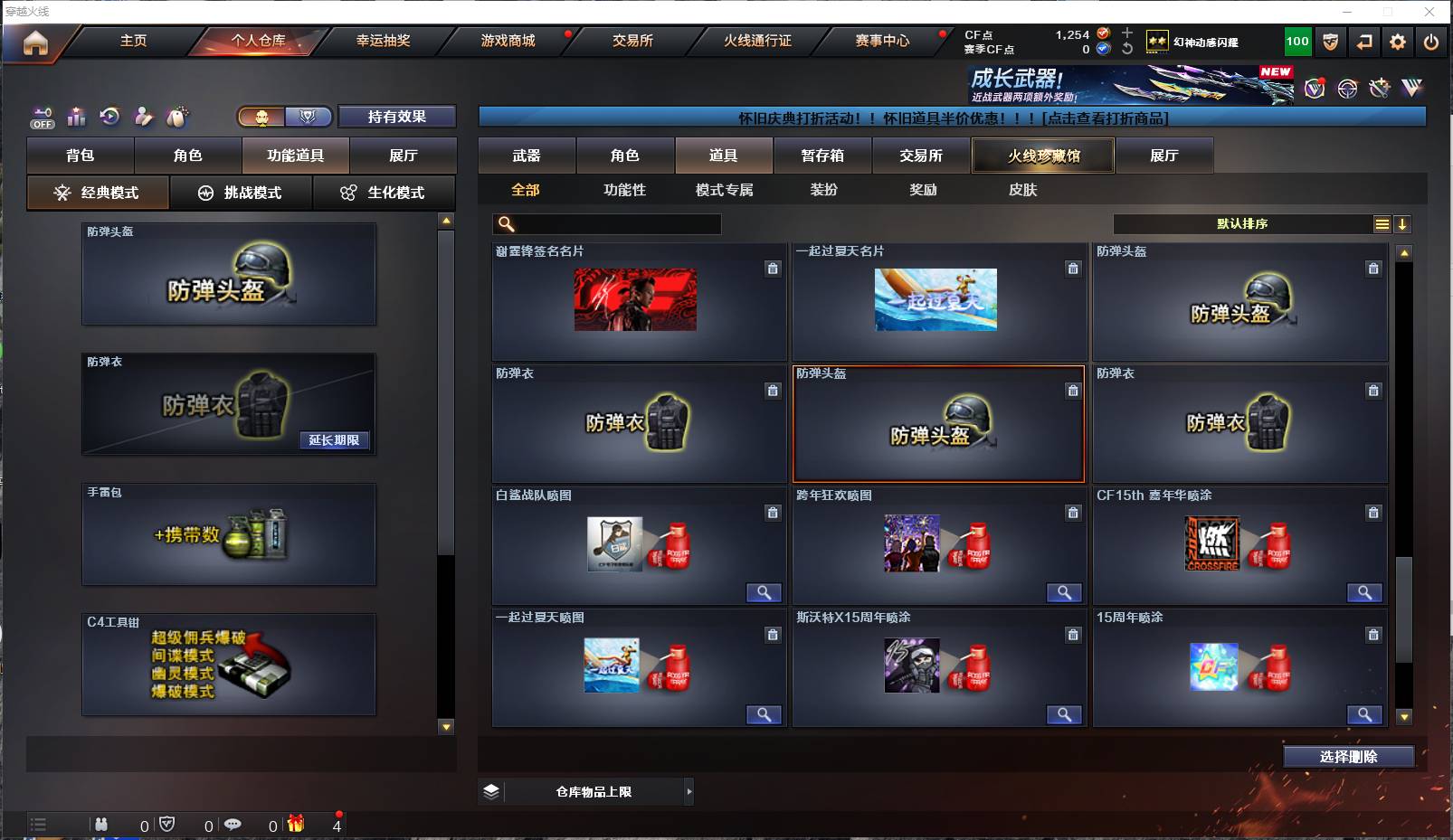
Task: Toggle the OFF key switch above the sidebar
Action: [42, 117]
